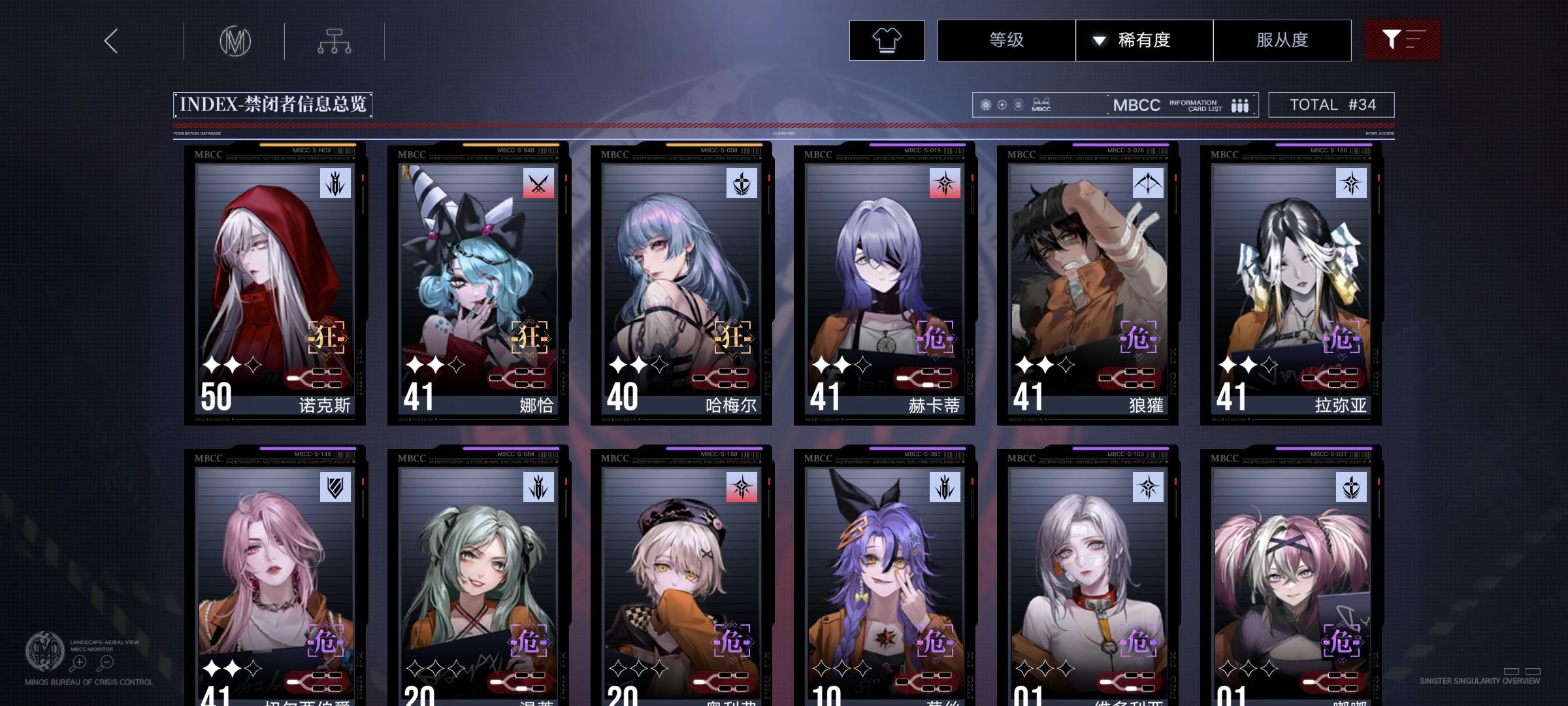Viewport: 1568px width, 706px height.
Task: Open the org-chart hierarchy icon near the logo
Action: (335, 41)
